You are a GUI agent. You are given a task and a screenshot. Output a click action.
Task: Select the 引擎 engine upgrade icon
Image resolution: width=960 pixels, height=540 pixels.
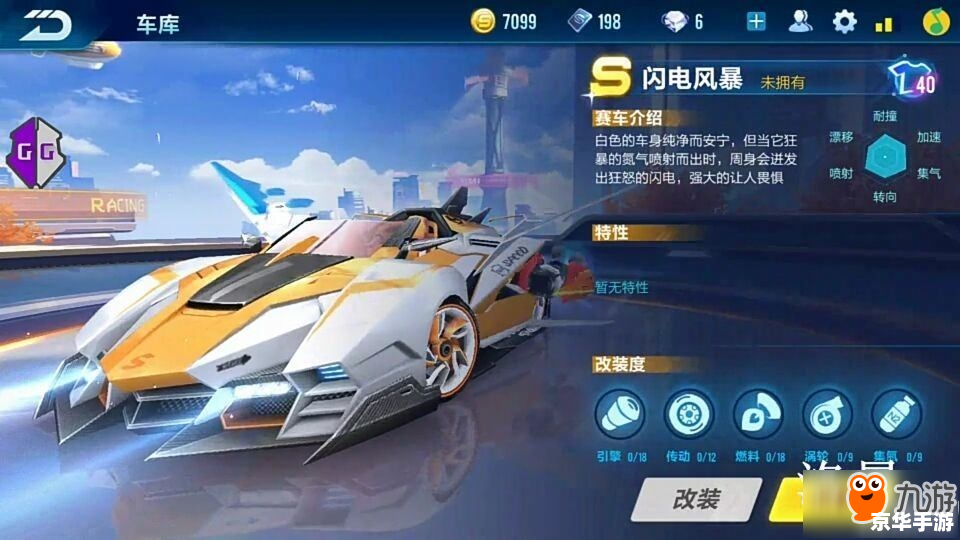pos(620,414)
